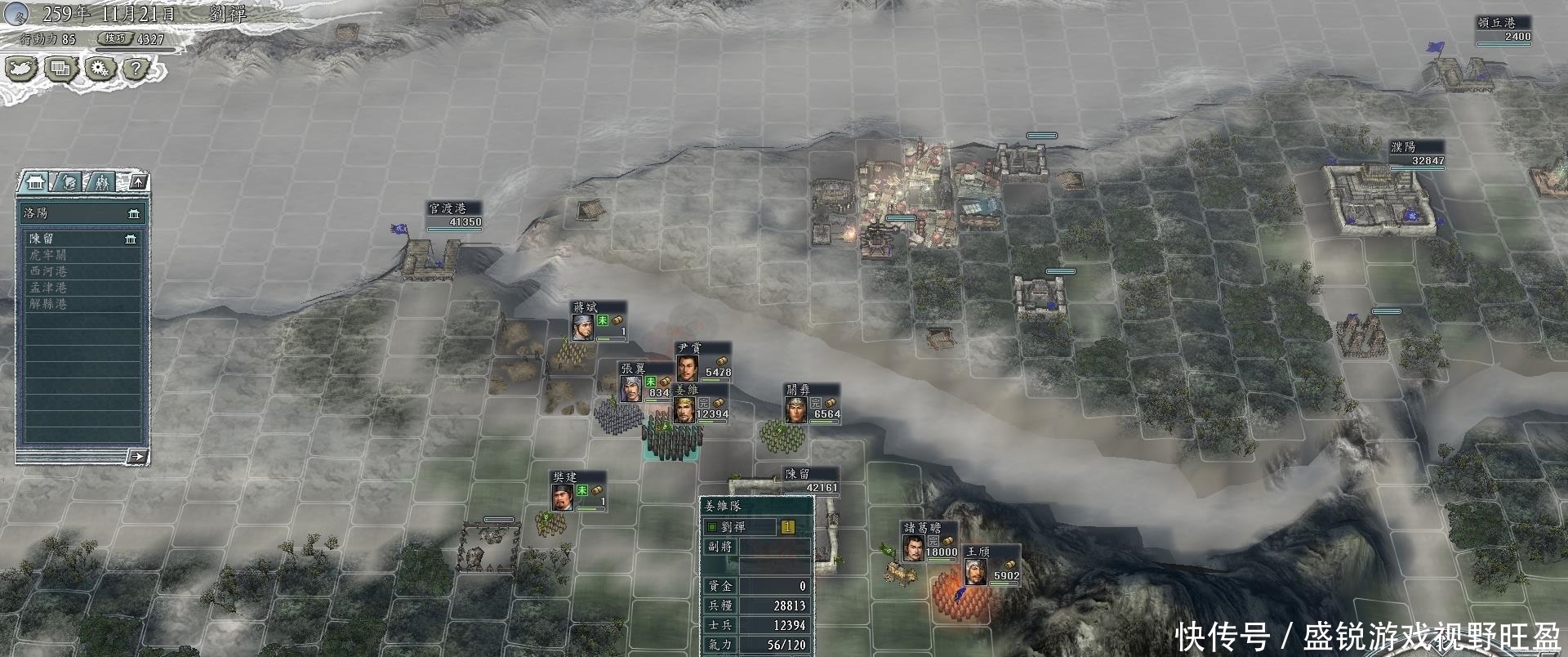This screenshot has height=657, width=1568.
Task: Click the 技巧 technique points button
Action: [115, 38]
